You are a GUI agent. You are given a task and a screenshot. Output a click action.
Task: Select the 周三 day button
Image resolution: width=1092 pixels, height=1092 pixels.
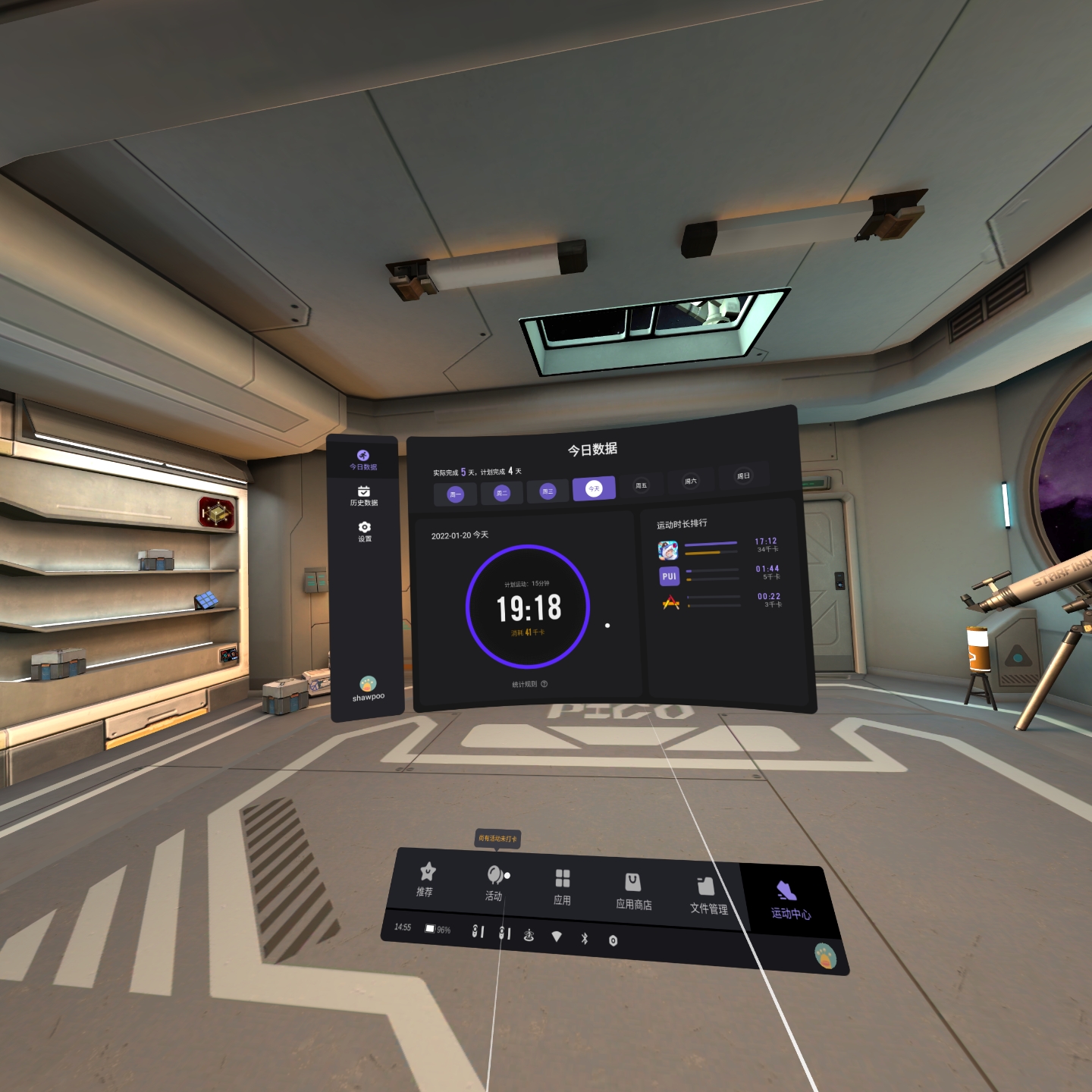click(x=548, y=491)
